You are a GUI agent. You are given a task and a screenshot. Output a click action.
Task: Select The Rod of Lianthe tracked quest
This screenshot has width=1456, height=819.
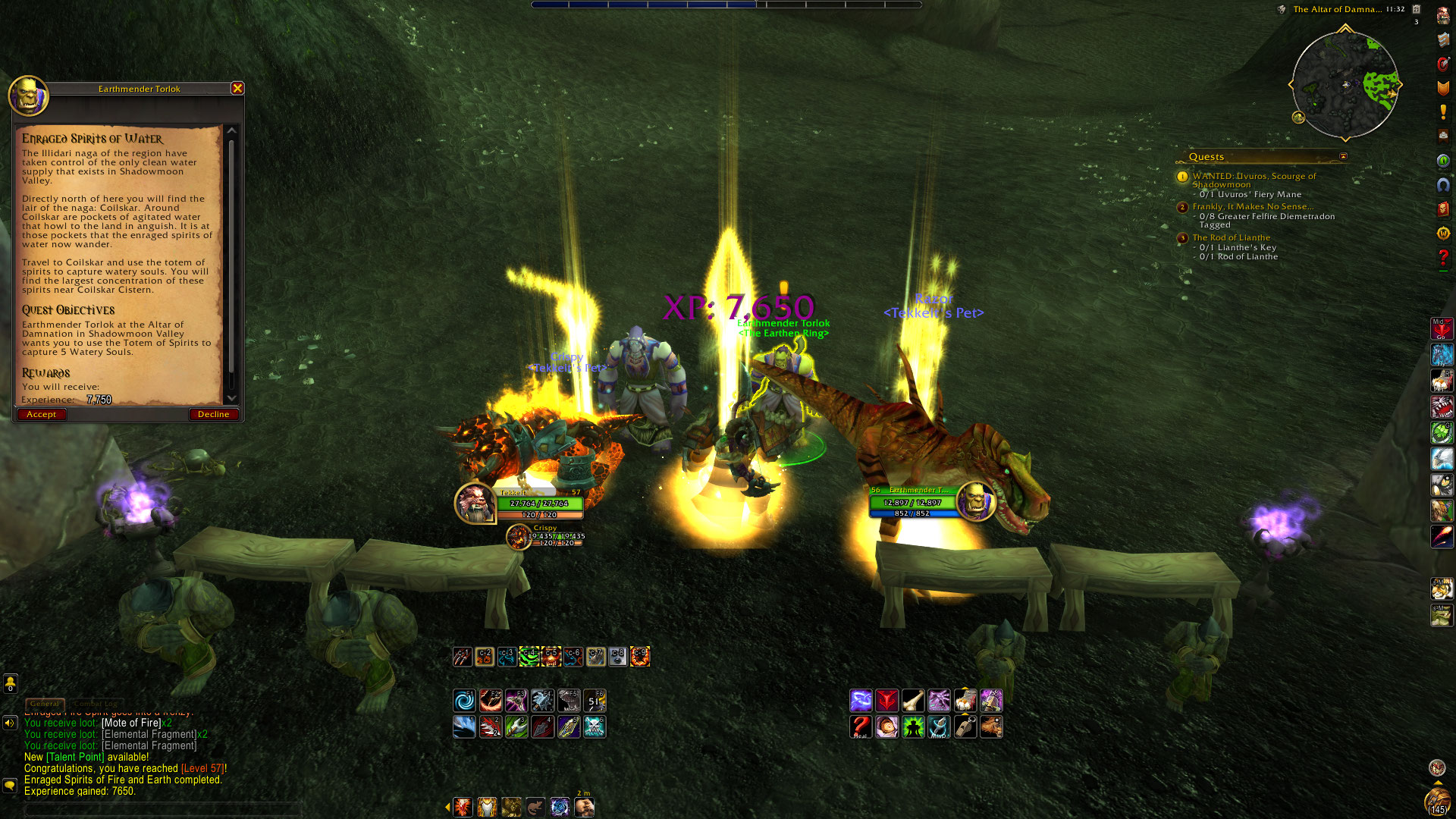click(x=1231, y=237)
